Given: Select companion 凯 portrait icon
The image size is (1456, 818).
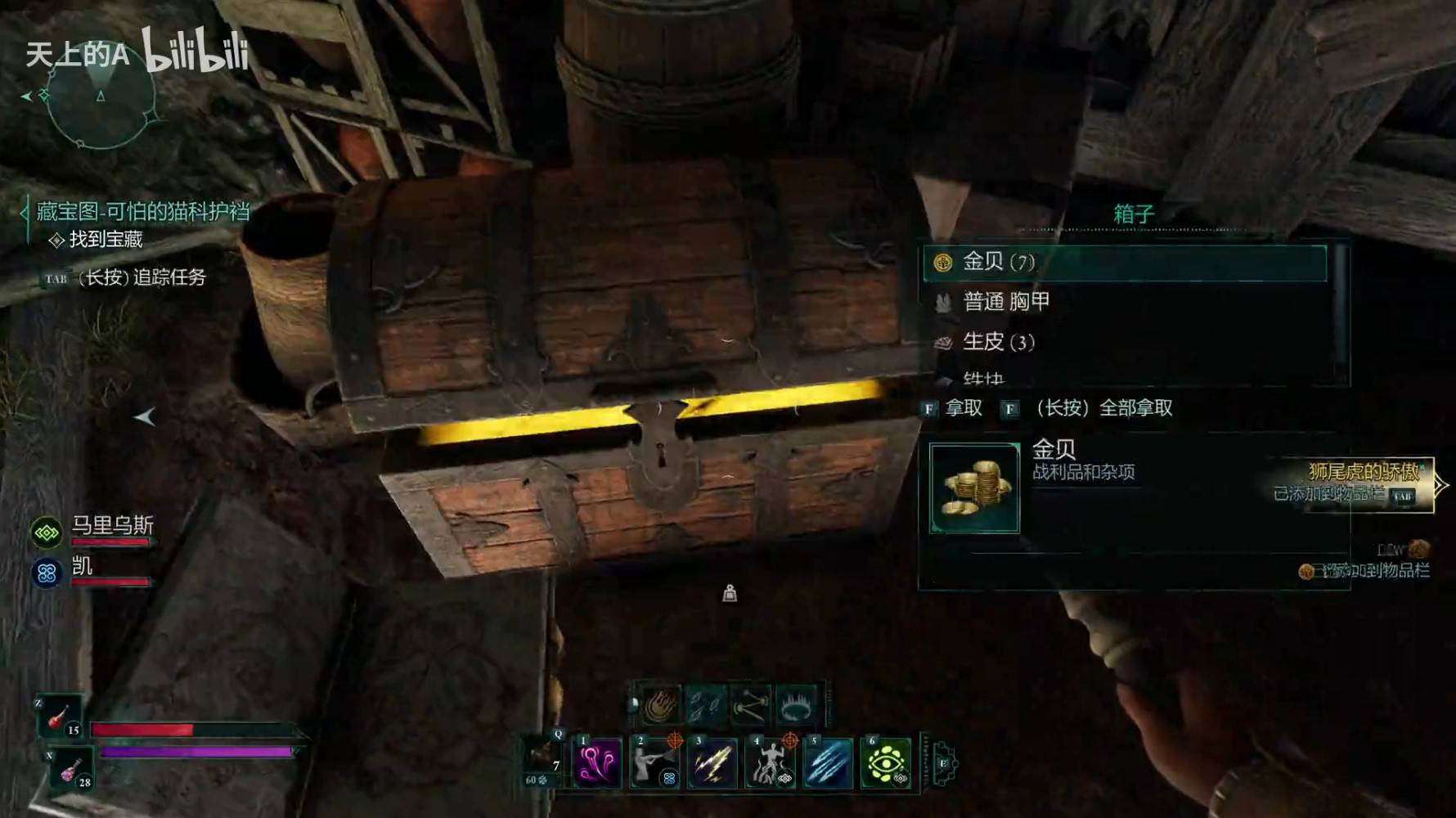Looking at the screenshot, I should pyautogui.click(x=47, y=573).
